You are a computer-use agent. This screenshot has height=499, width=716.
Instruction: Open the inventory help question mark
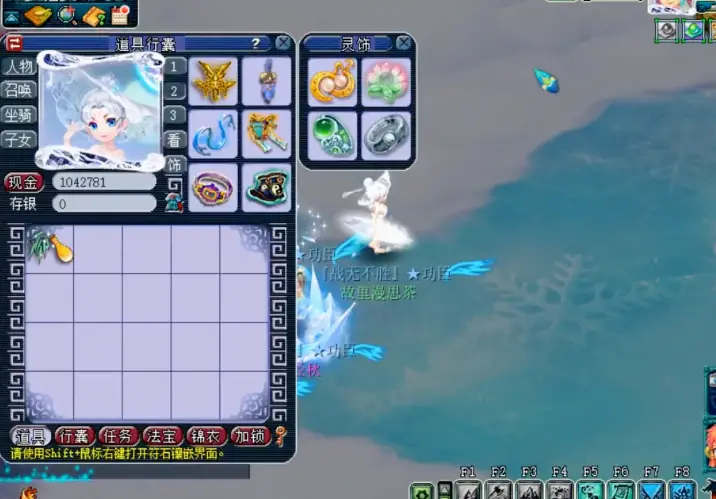pyautogui.click(x=256, y=43)
